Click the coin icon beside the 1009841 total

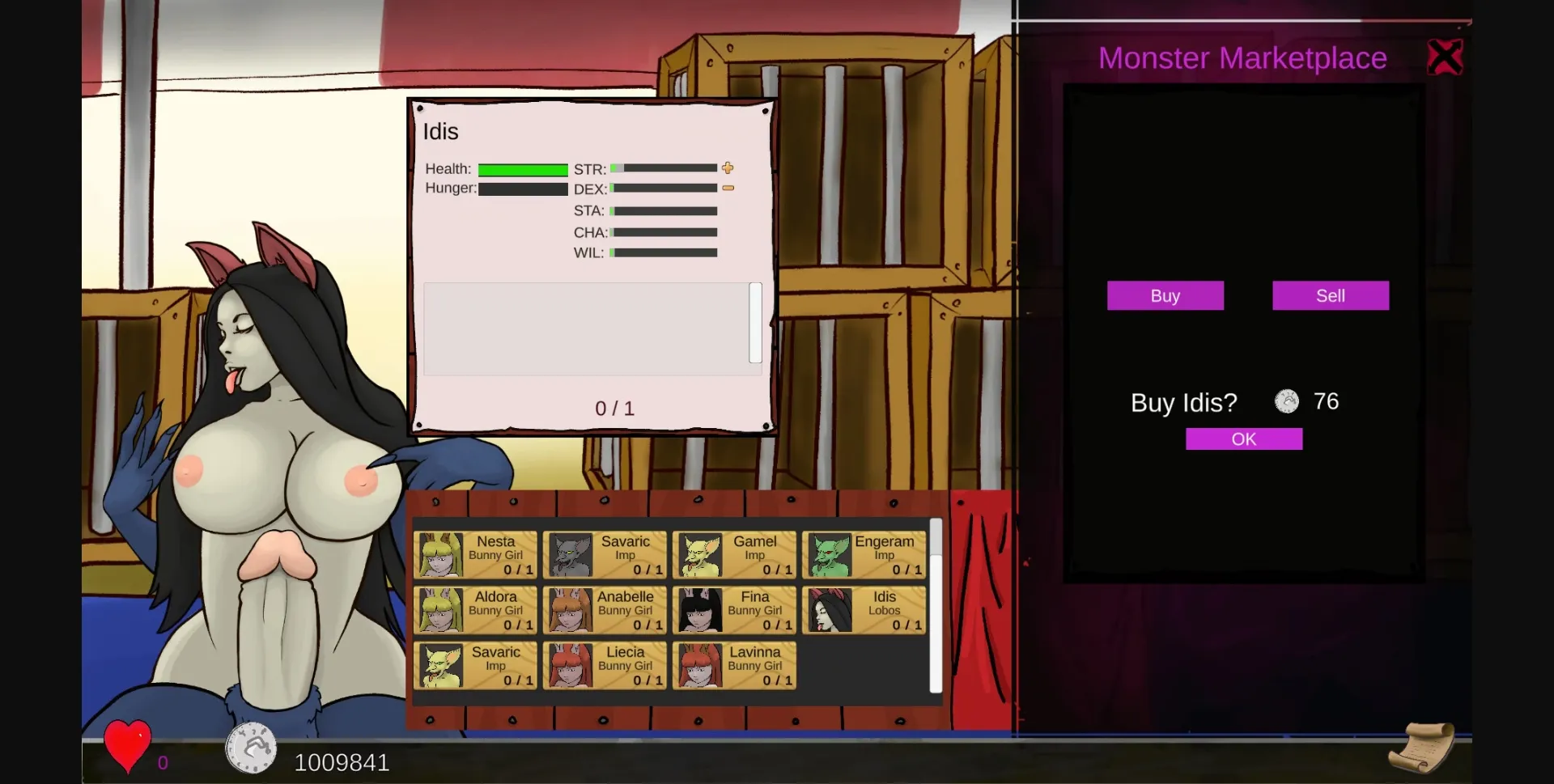tap(251, 748)
